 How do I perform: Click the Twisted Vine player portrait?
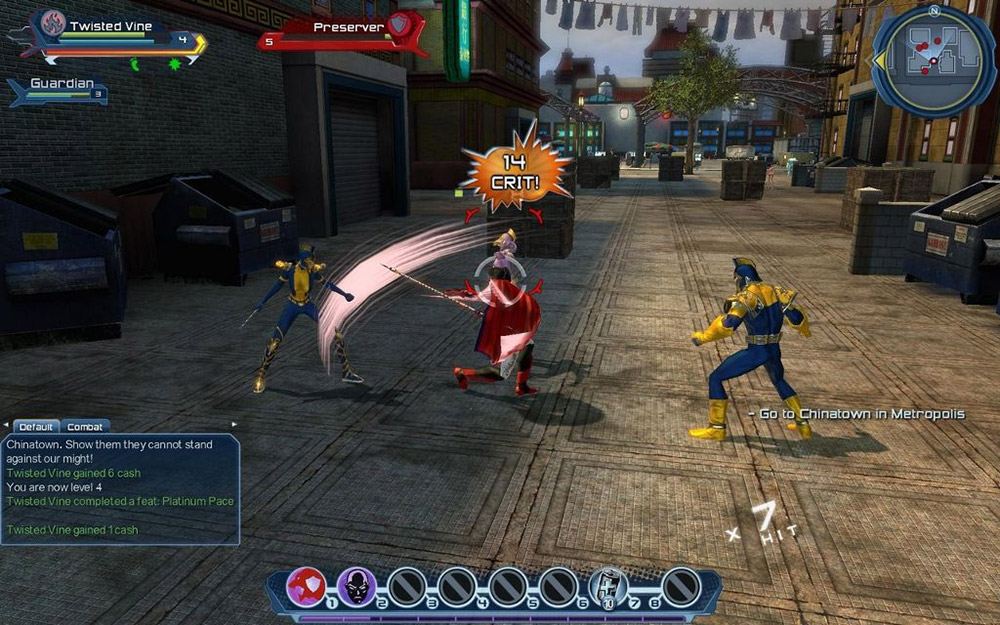(53, 23)
